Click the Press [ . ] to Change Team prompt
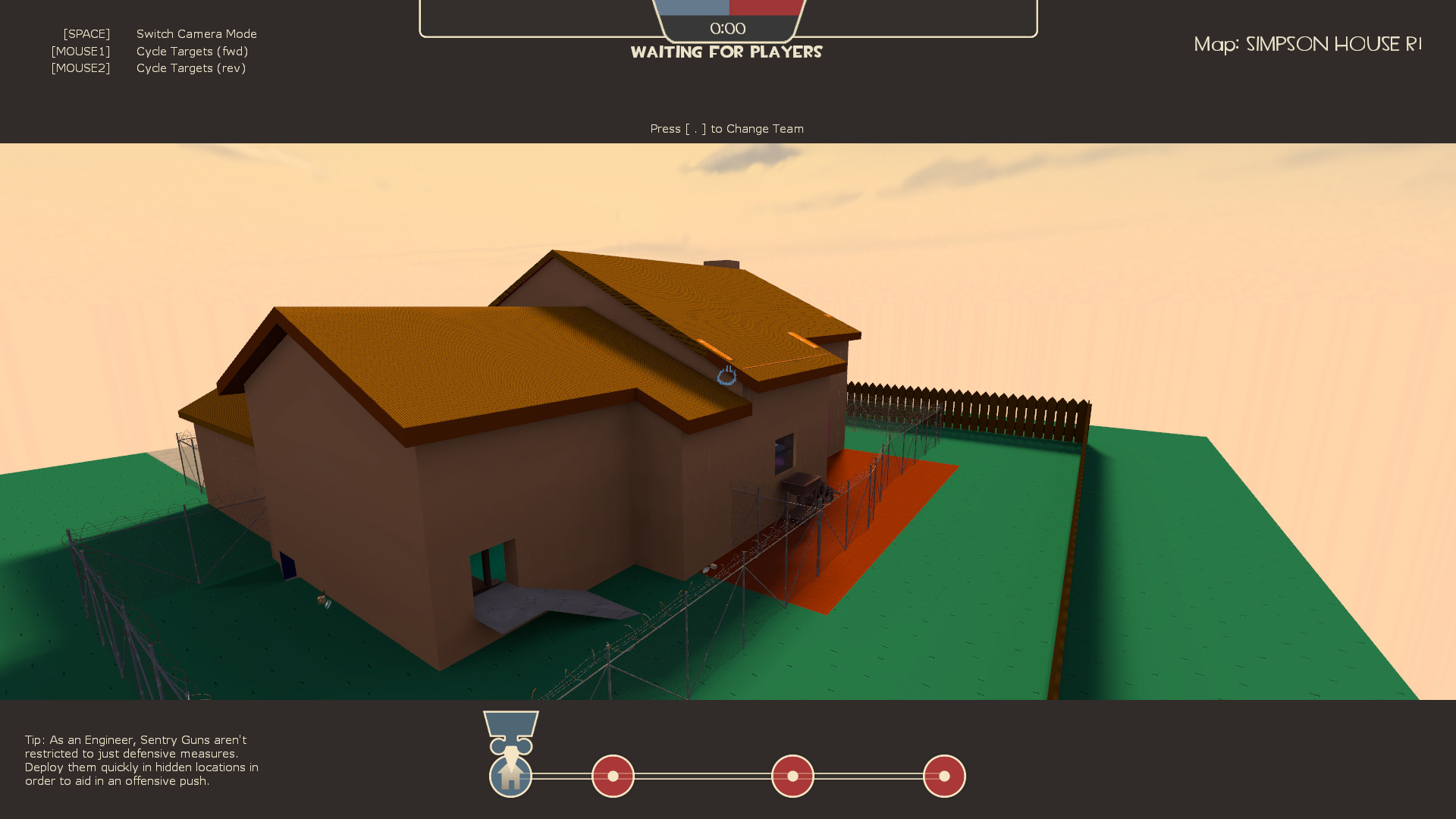Image resolution: width=1456 pixels, height=819 pixels. tap(726, 128)
